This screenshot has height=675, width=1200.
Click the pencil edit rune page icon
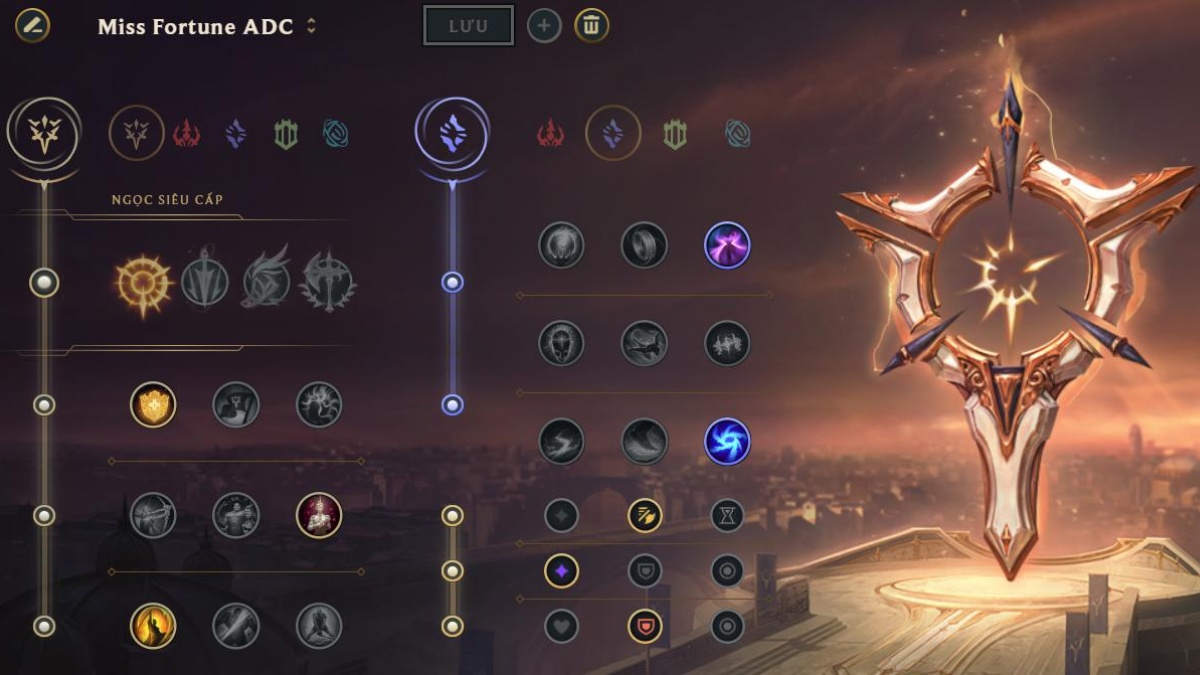click(x=32, y=25)
